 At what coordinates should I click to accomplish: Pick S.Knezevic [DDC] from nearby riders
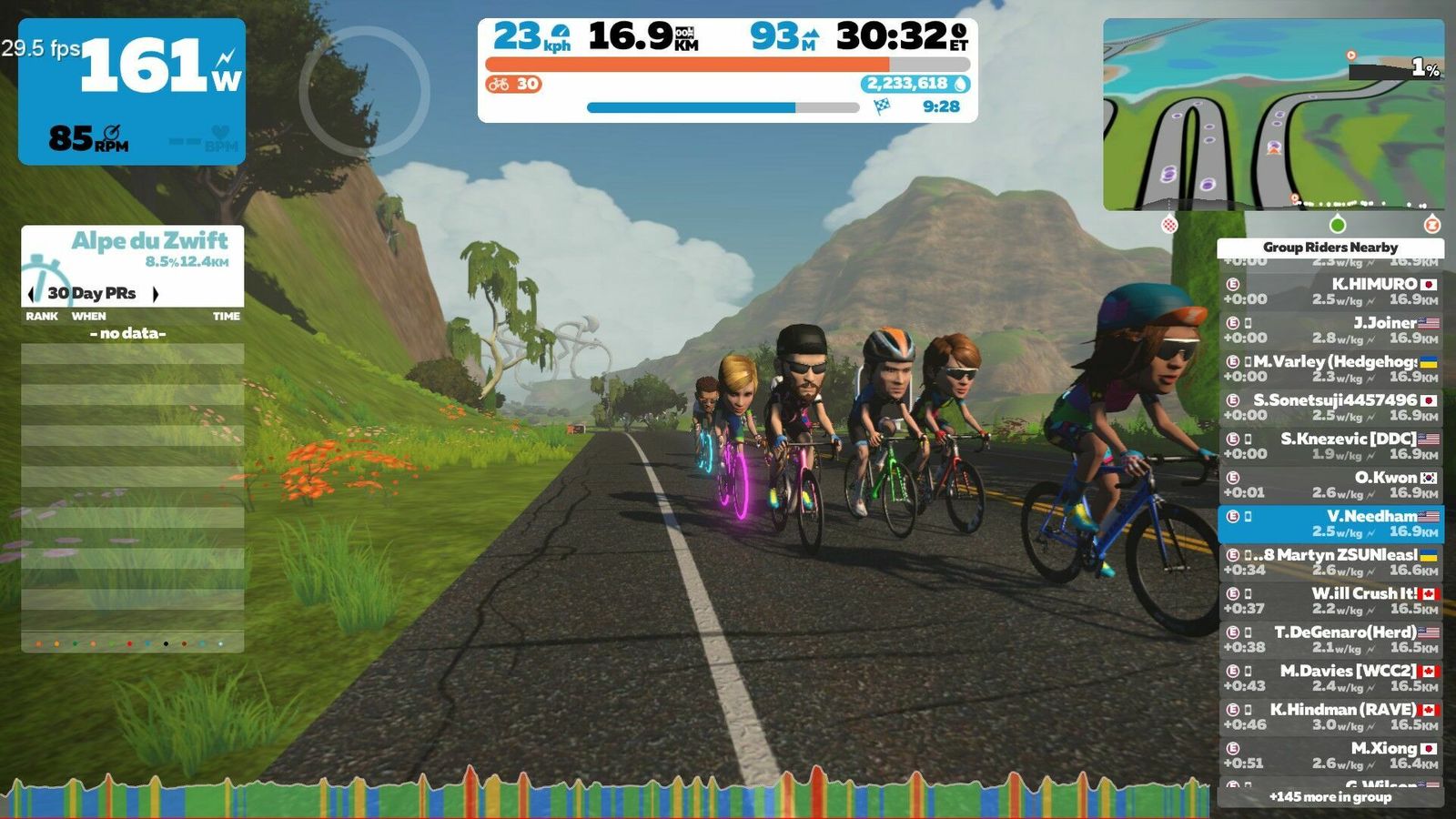(1330, 446)
